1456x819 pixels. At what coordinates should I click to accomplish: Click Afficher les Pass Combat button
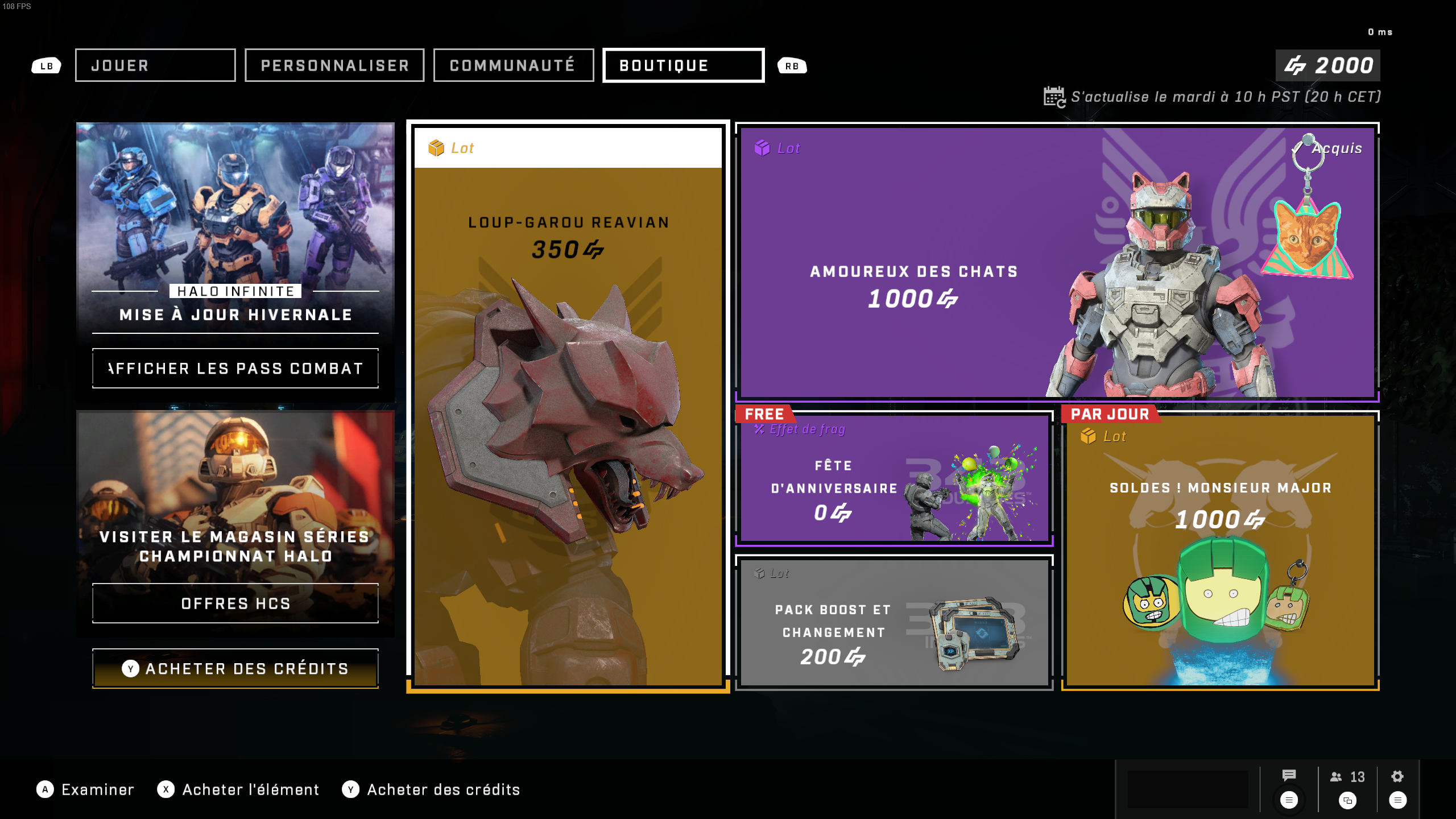(x=235, y=369)
